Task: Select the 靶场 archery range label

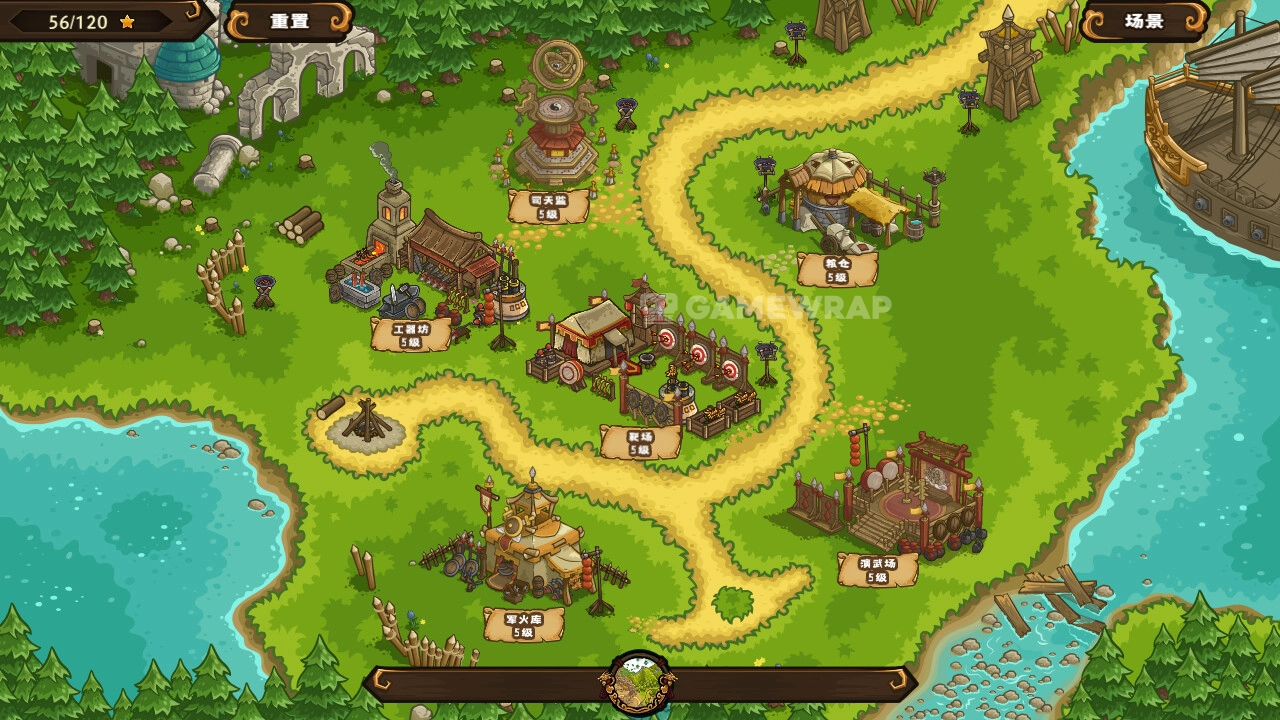Action: coord(640,443)
